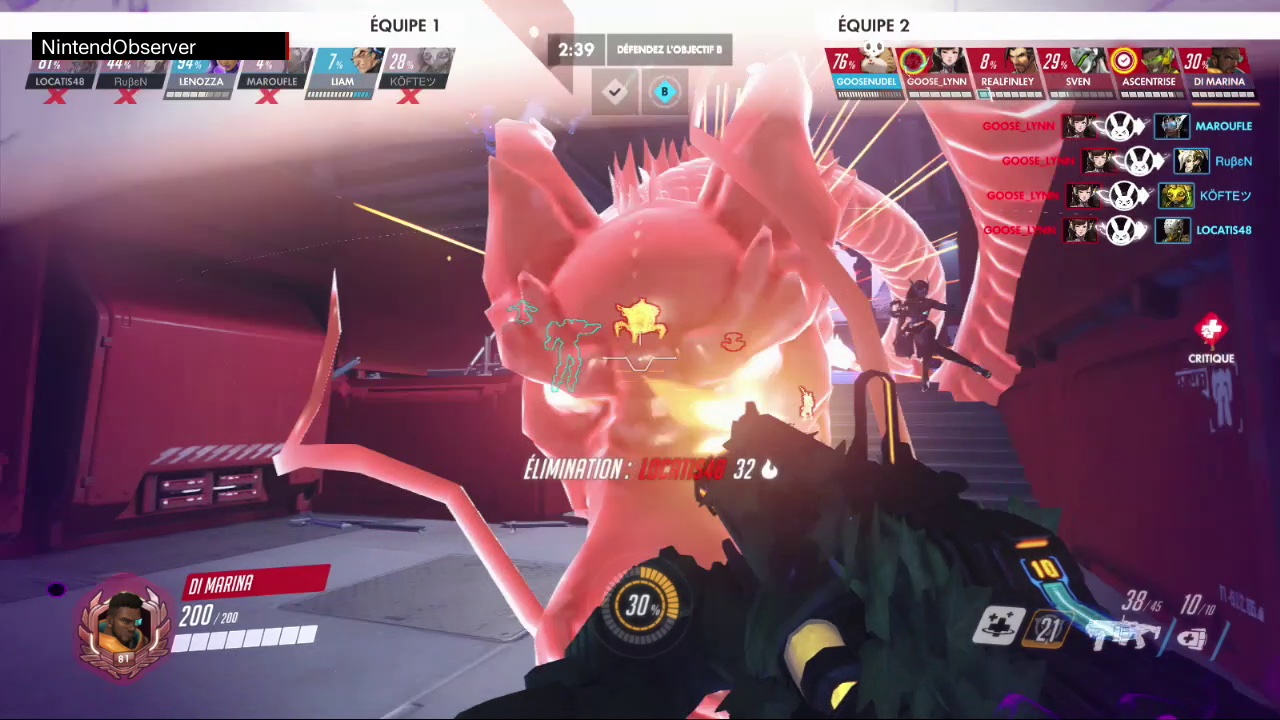Click the golden level 81 rank badge
The width and height of the screenshot is (1280, 720).
(123, 658)
